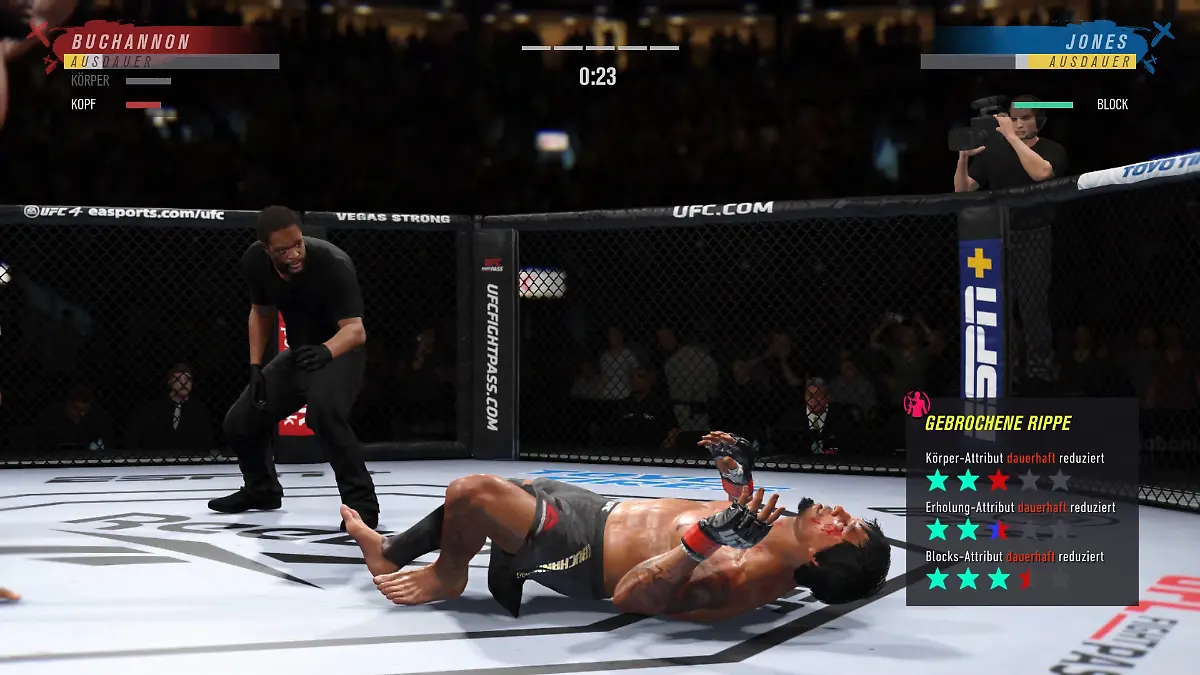Viewport: 1200px width, 675px height.
Task: Click the pink broken rib injury icon
Action: pyautogui.click(x=916, y=404)
